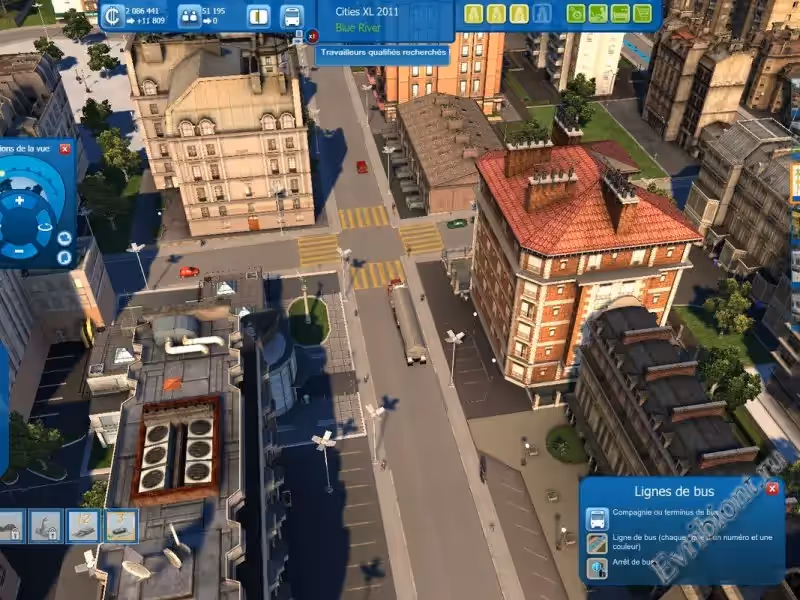
Task: Open the population icon
Action: coord(187,16)
